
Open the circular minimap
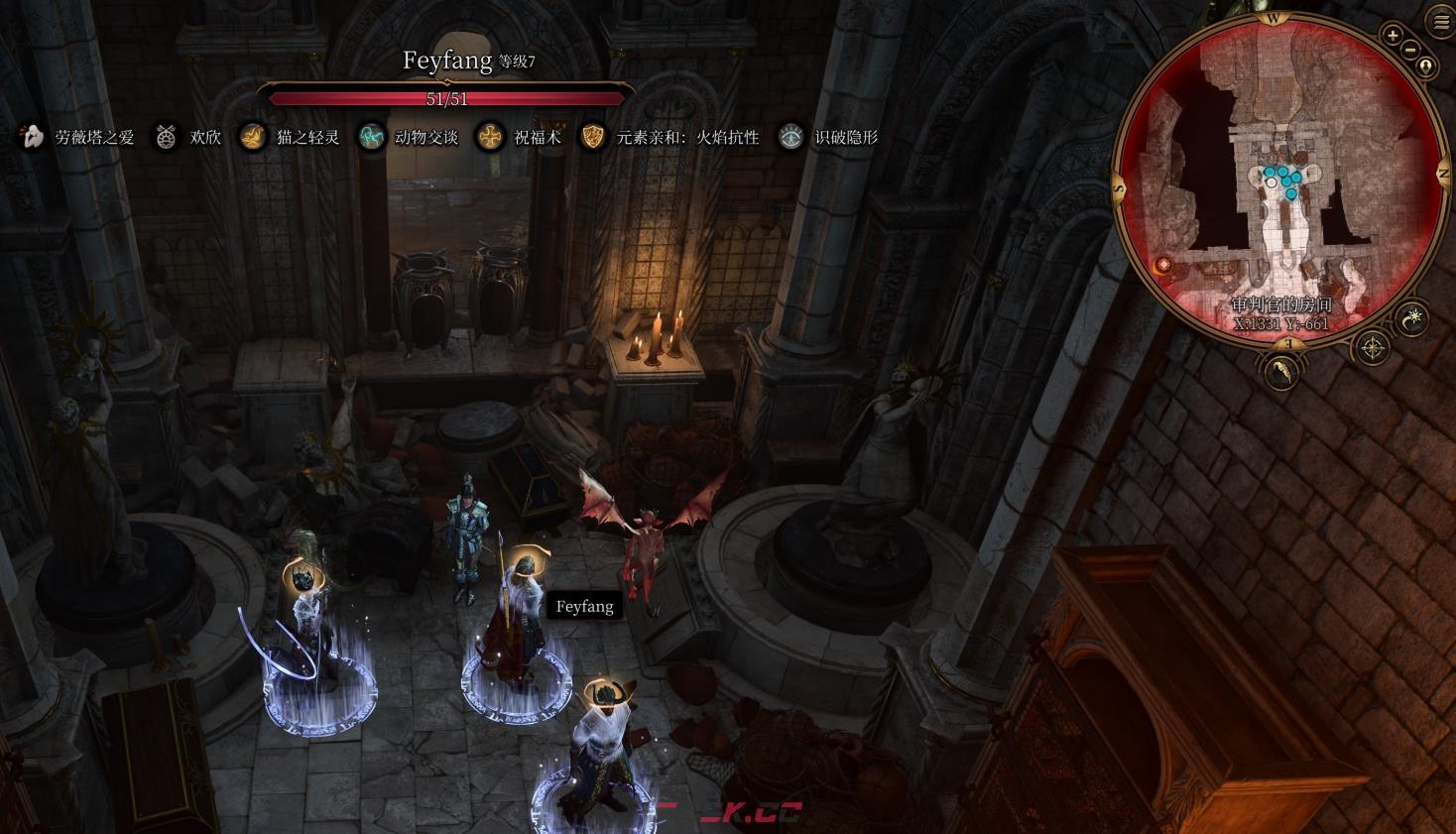coord(1279,179)
